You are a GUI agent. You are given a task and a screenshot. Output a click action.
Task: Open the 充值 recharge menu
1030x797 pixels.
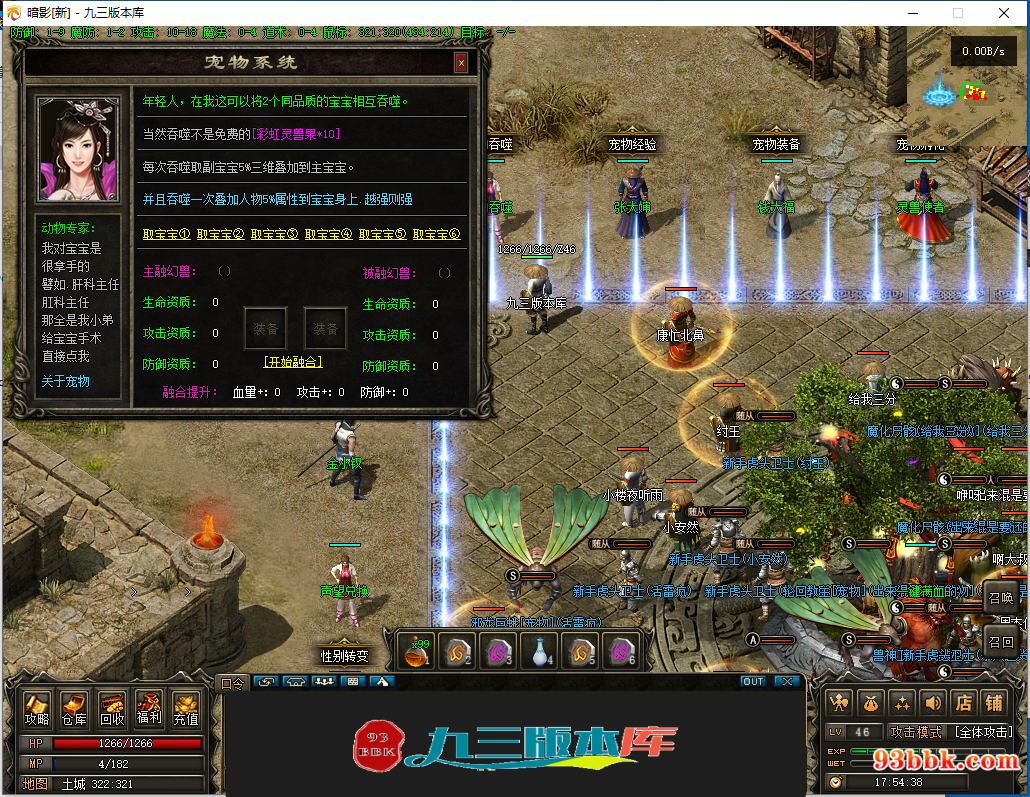tap(186, 709)
